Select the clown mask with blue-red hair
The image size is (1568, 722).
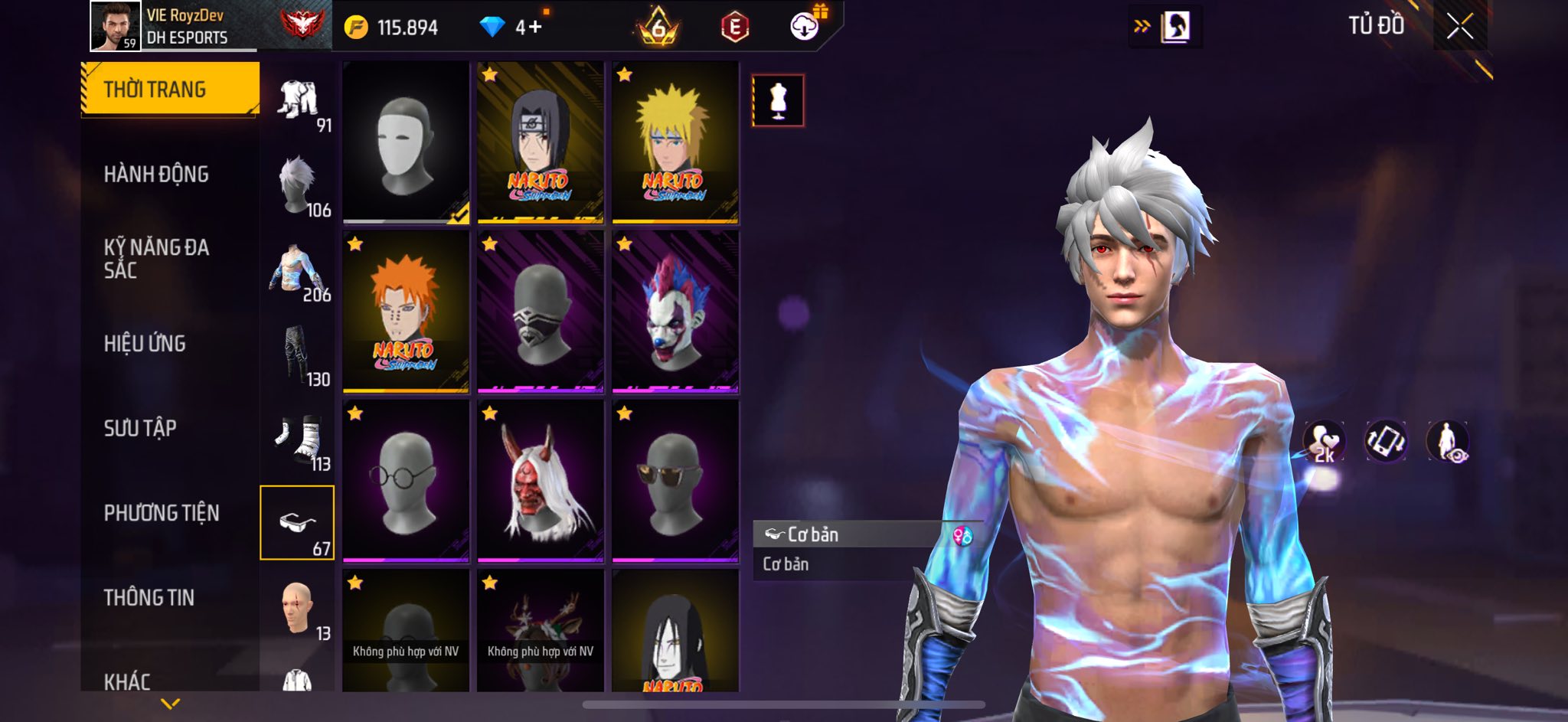click(675, 312)
